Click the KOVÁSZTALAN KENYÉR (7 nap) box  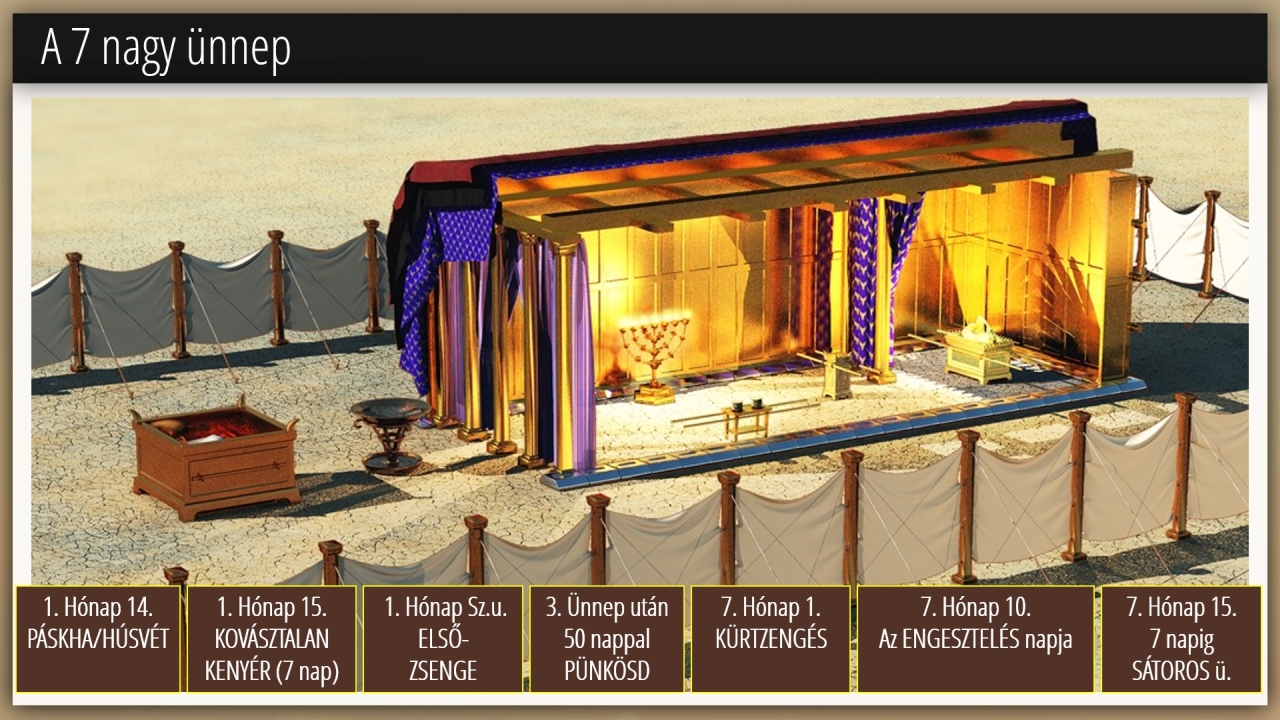coord(271,639)
